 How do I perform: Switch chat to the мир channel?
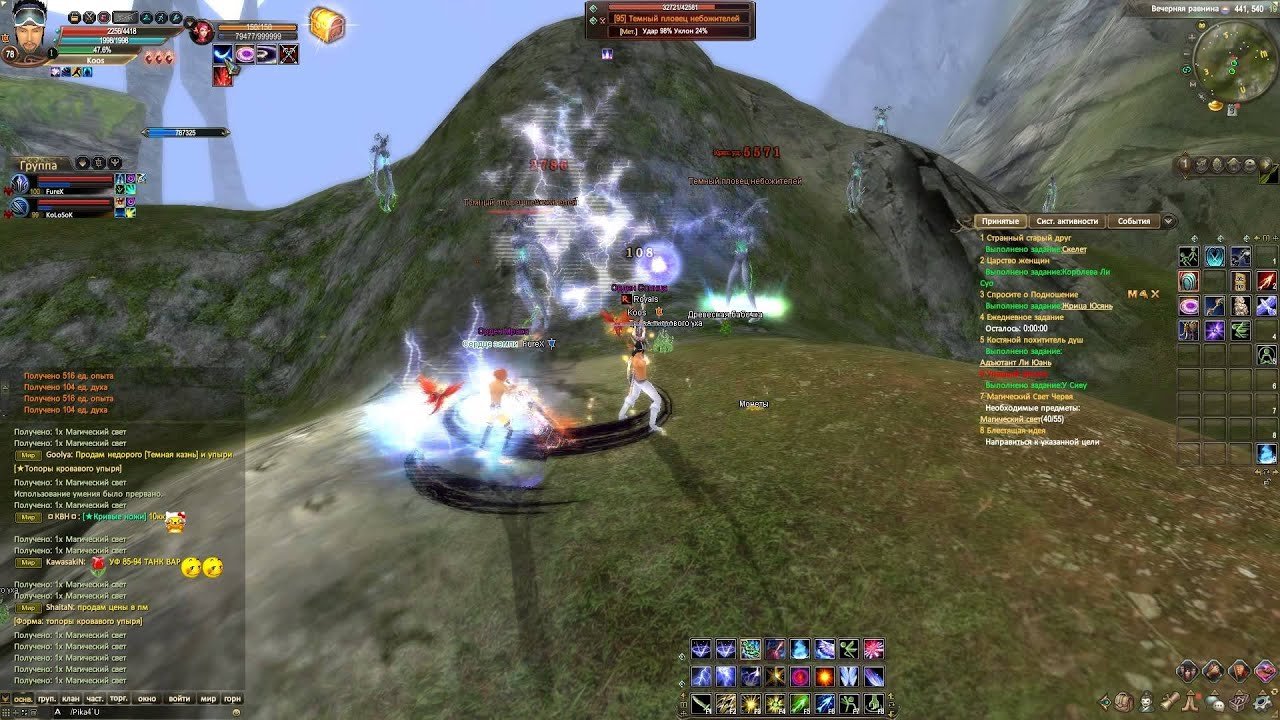click(x=208, y=698)
